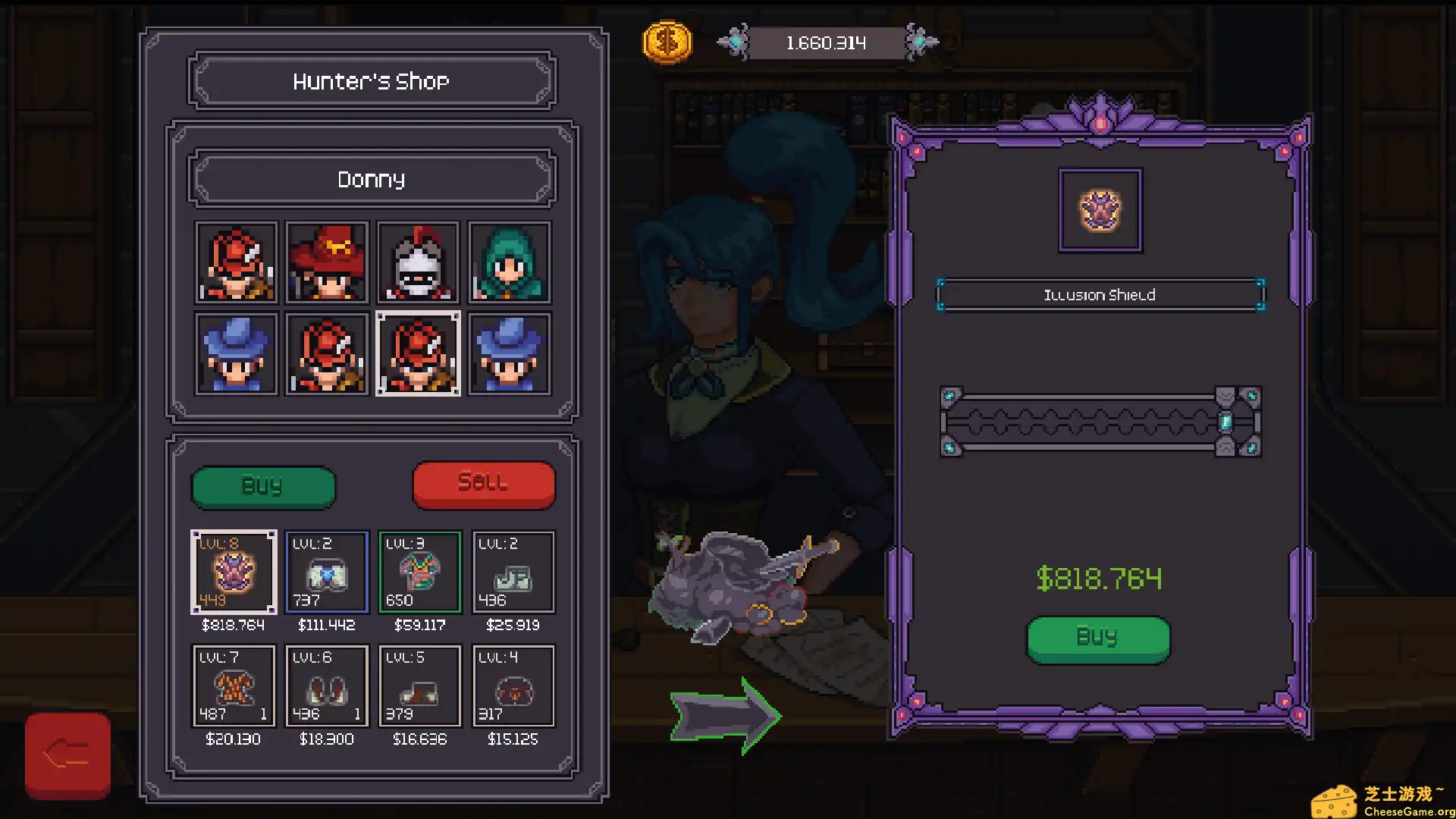
Task: Click the gold coin currency icon
Action: click(x=667, y=43)
